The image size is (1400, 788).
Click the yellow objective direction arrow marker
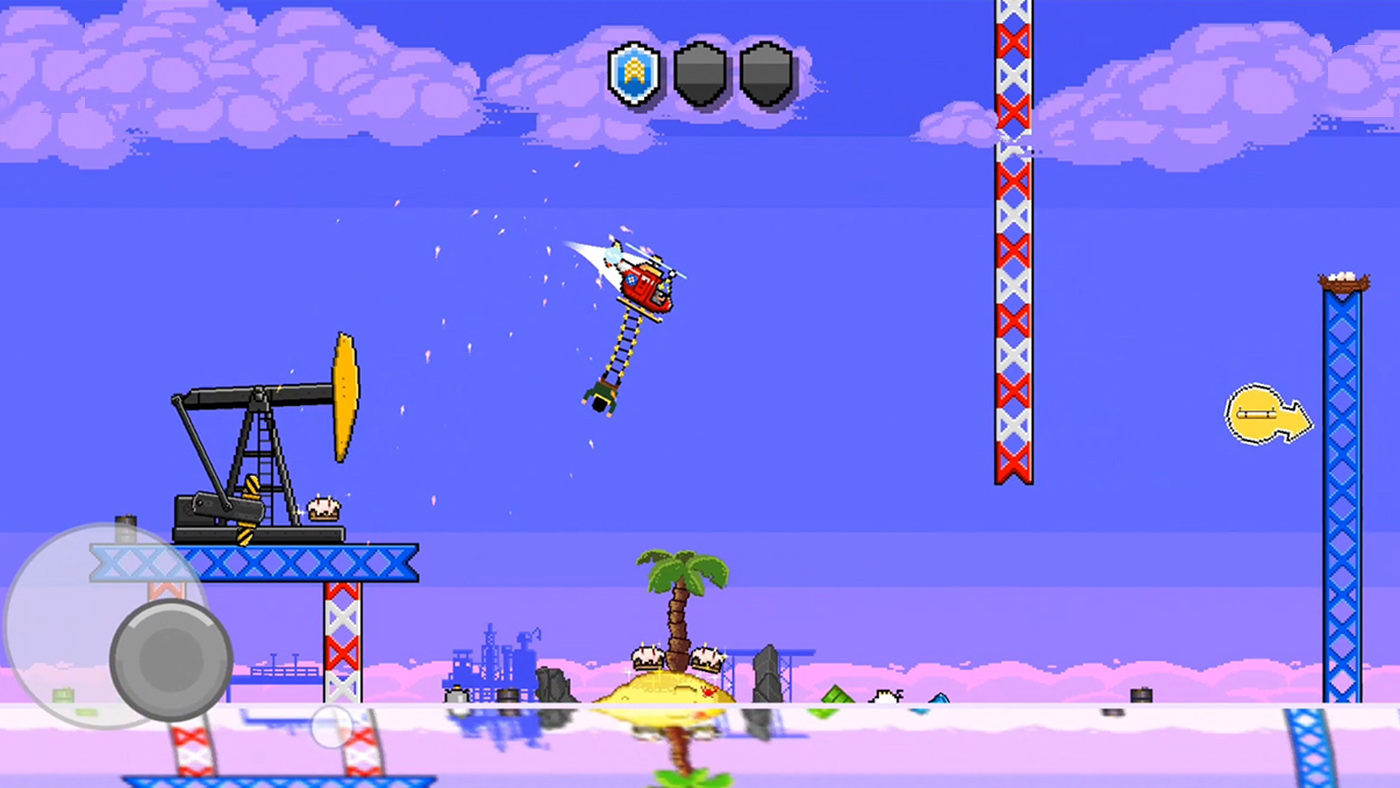coord(1266,414)
